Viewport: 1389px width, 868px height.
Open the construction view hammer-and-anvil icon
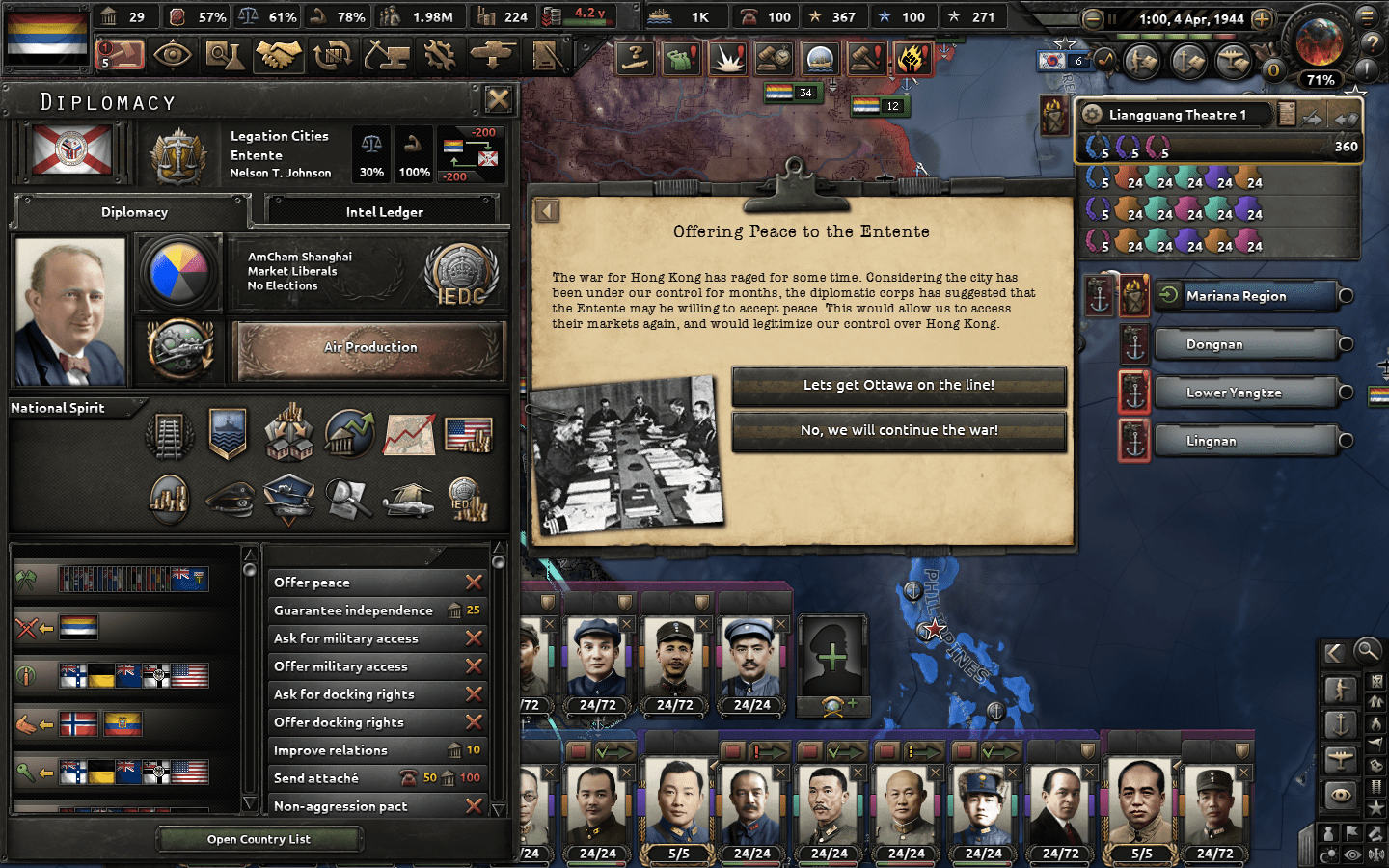[x=386, y=56]
